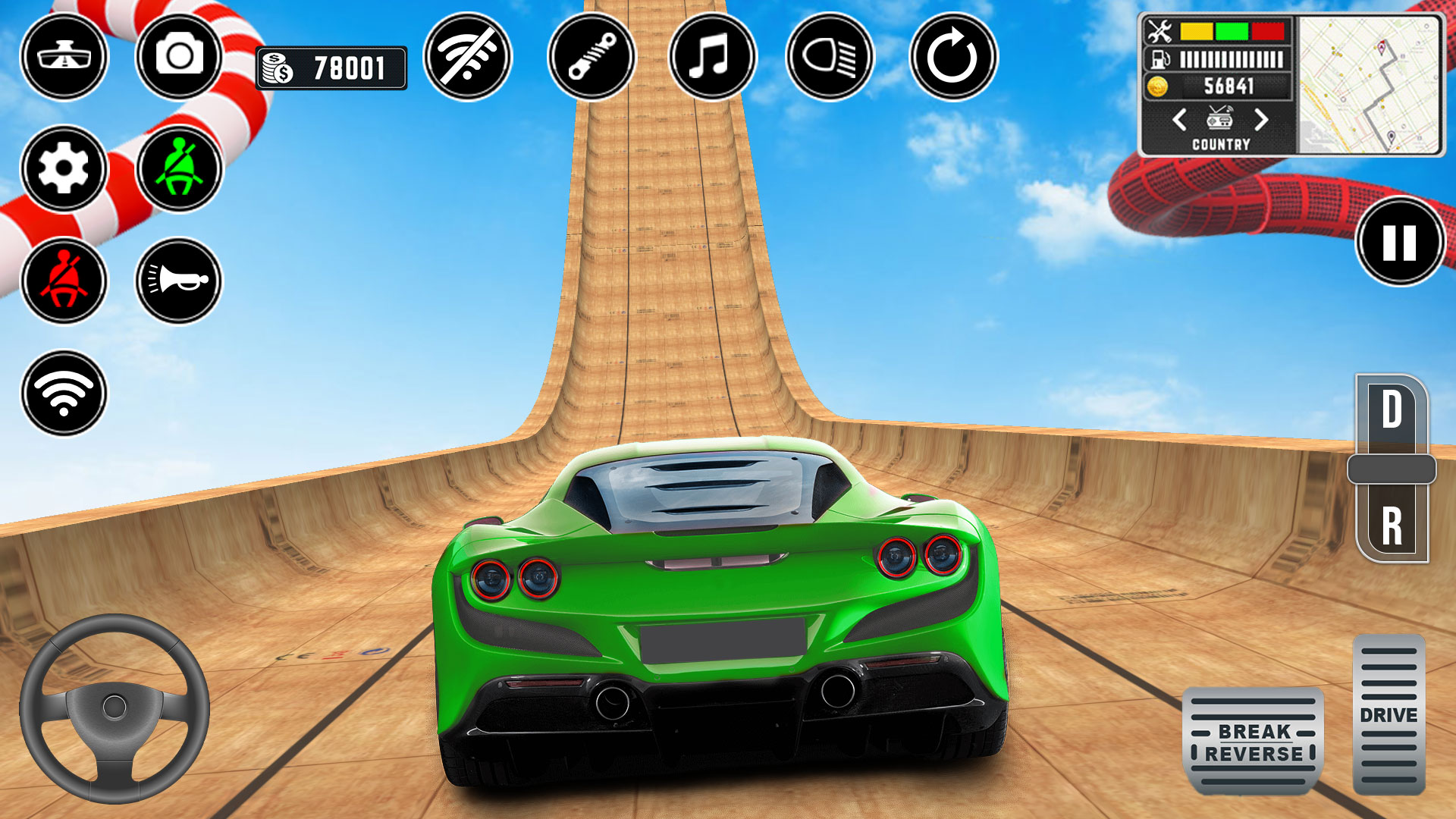
Task: Click the crossed-out Wi-Fi icon
Action: point(468,56)
